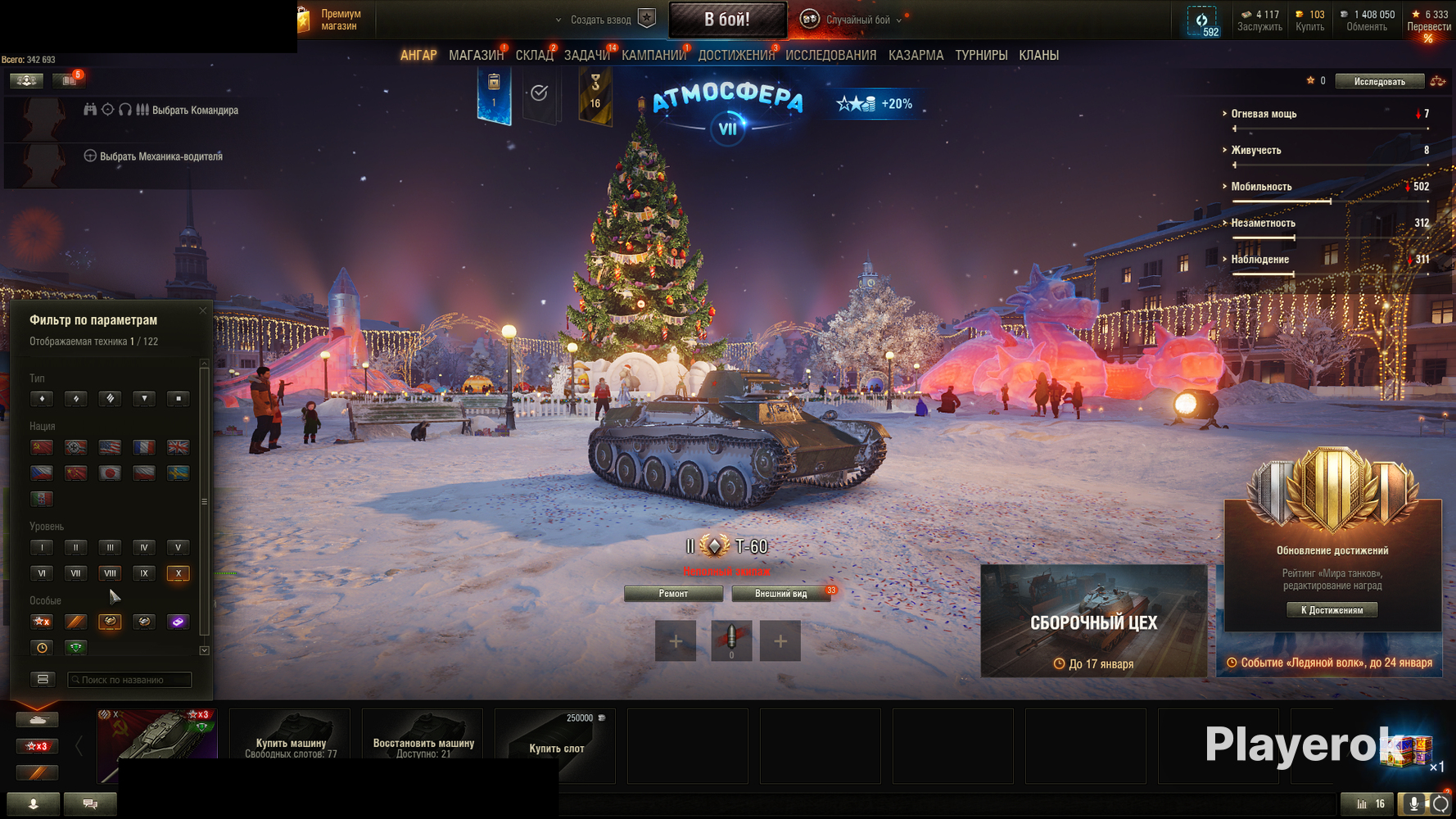
Task: Close the Фильтр по параметрам panel
Action: pos(203,310)
